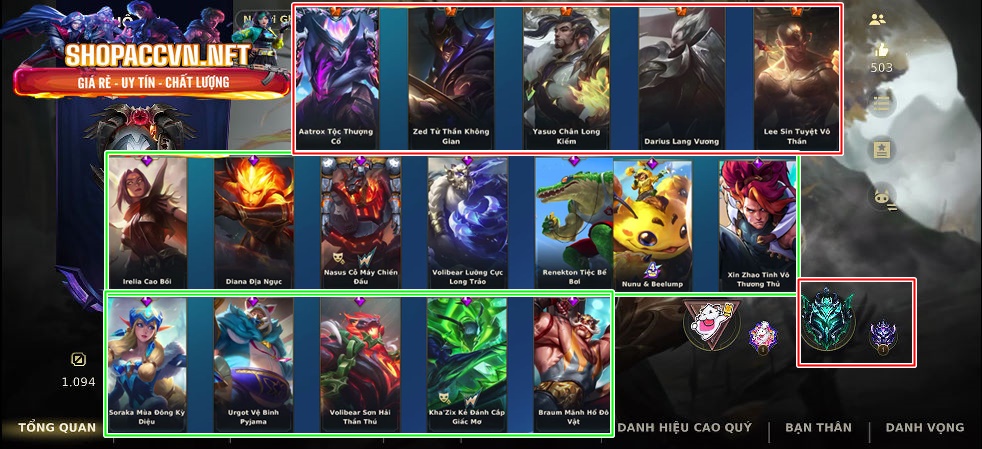Select the Aatrox Tộc Thượng Cổ skin card
The image size is (982, 449).
[x=338, y=80]
